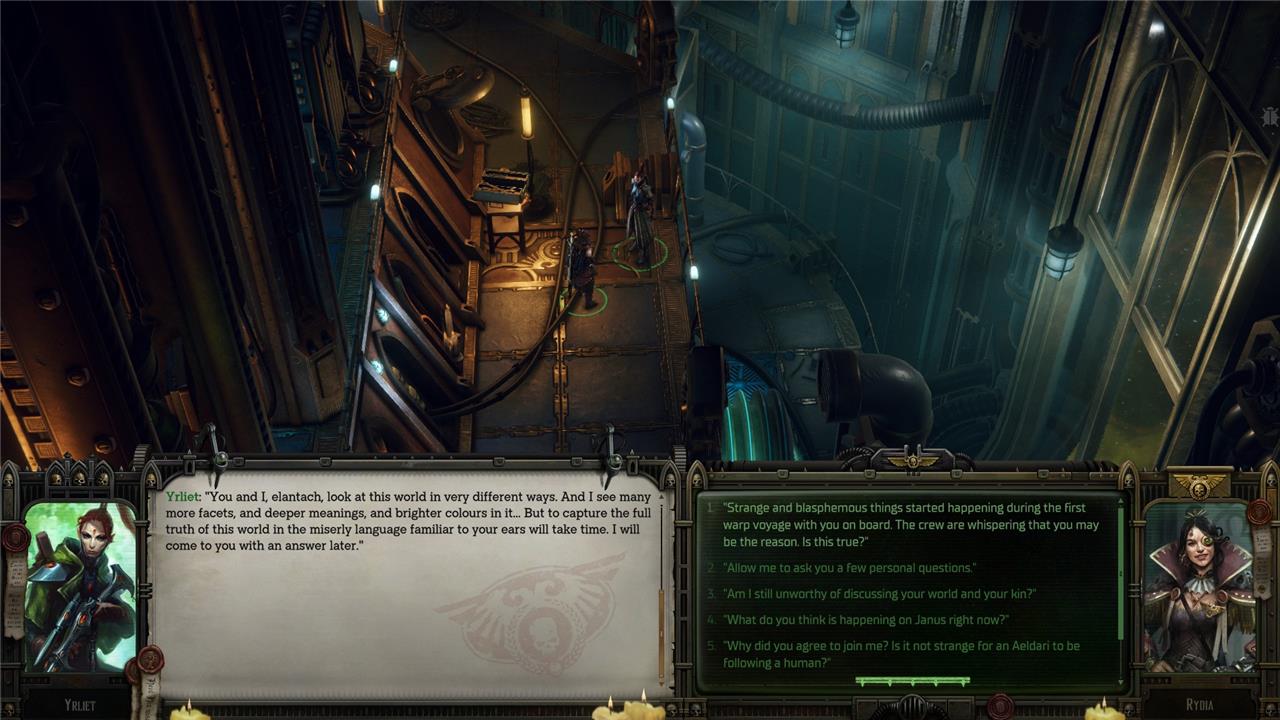The image size is (1280, 720).
Task: Ask what is happening on Janus right now
Action: click(865, 620)
